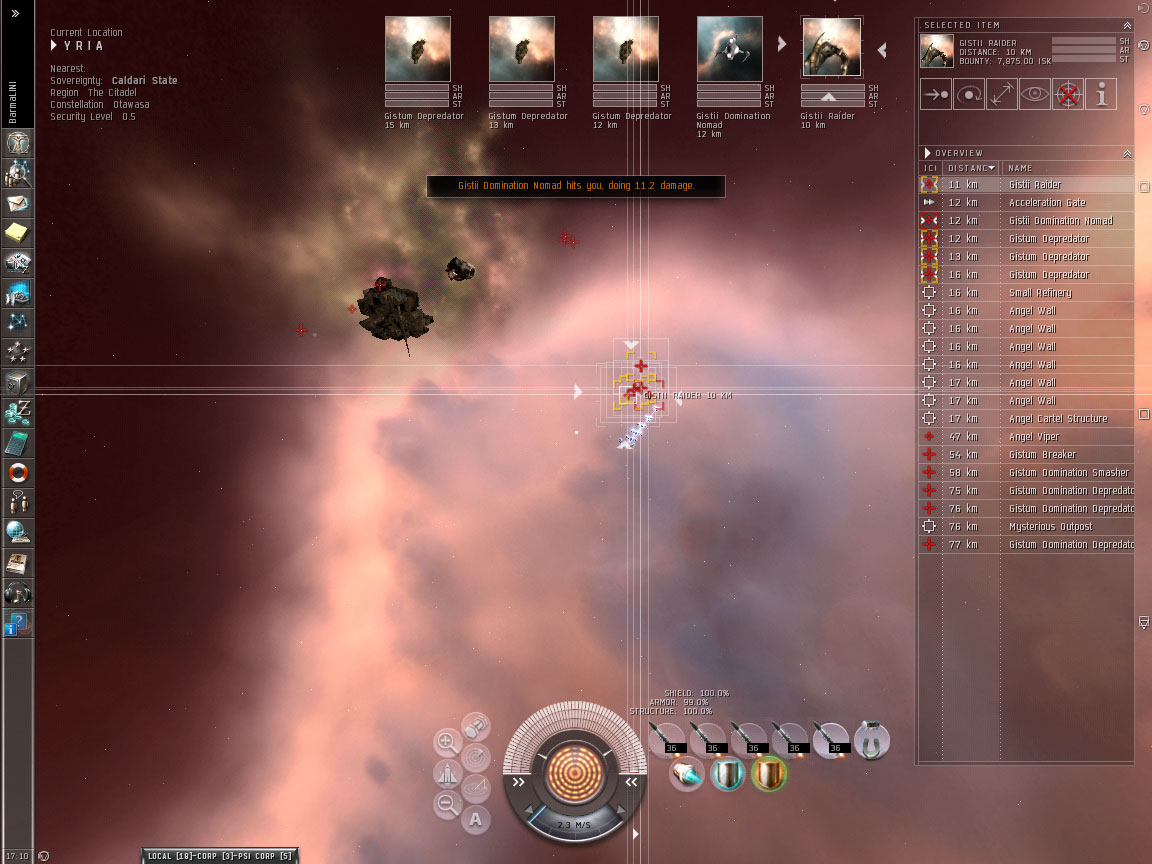The height and width of the screenshot is (864, 1152).
Task: Orbit the selected target
Action: (969, 94)
